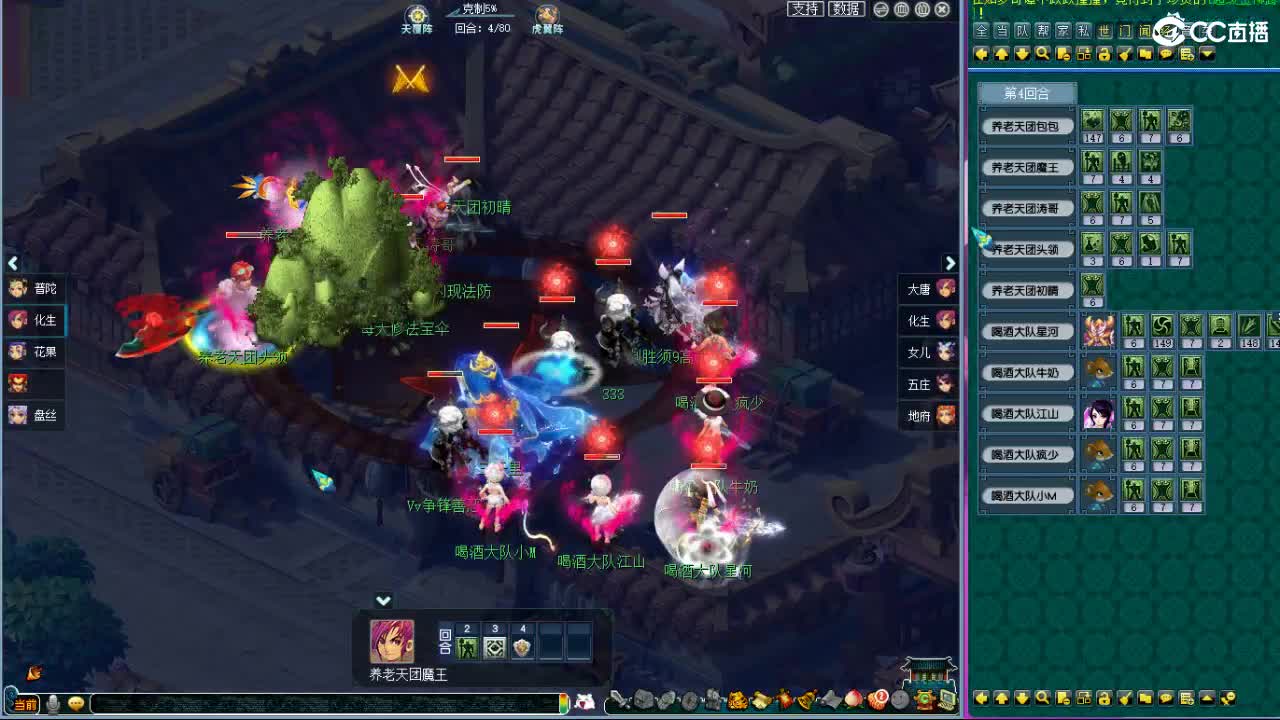Collapse the left faction list with left arrow
The image size is (1280, 720).
point(12,263)
